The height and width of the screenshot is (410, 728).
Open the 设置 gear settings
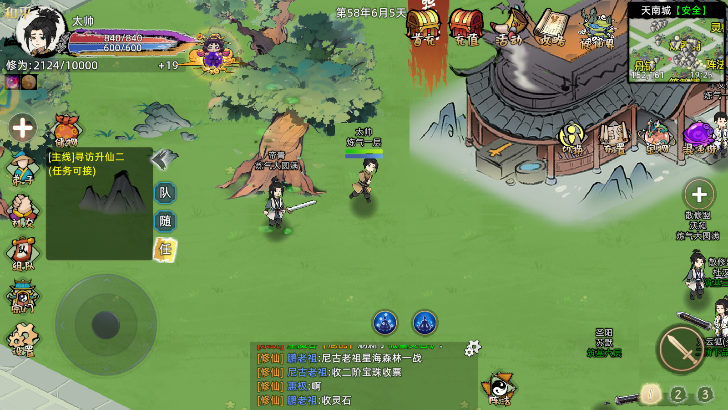click(x=22, y=340)
